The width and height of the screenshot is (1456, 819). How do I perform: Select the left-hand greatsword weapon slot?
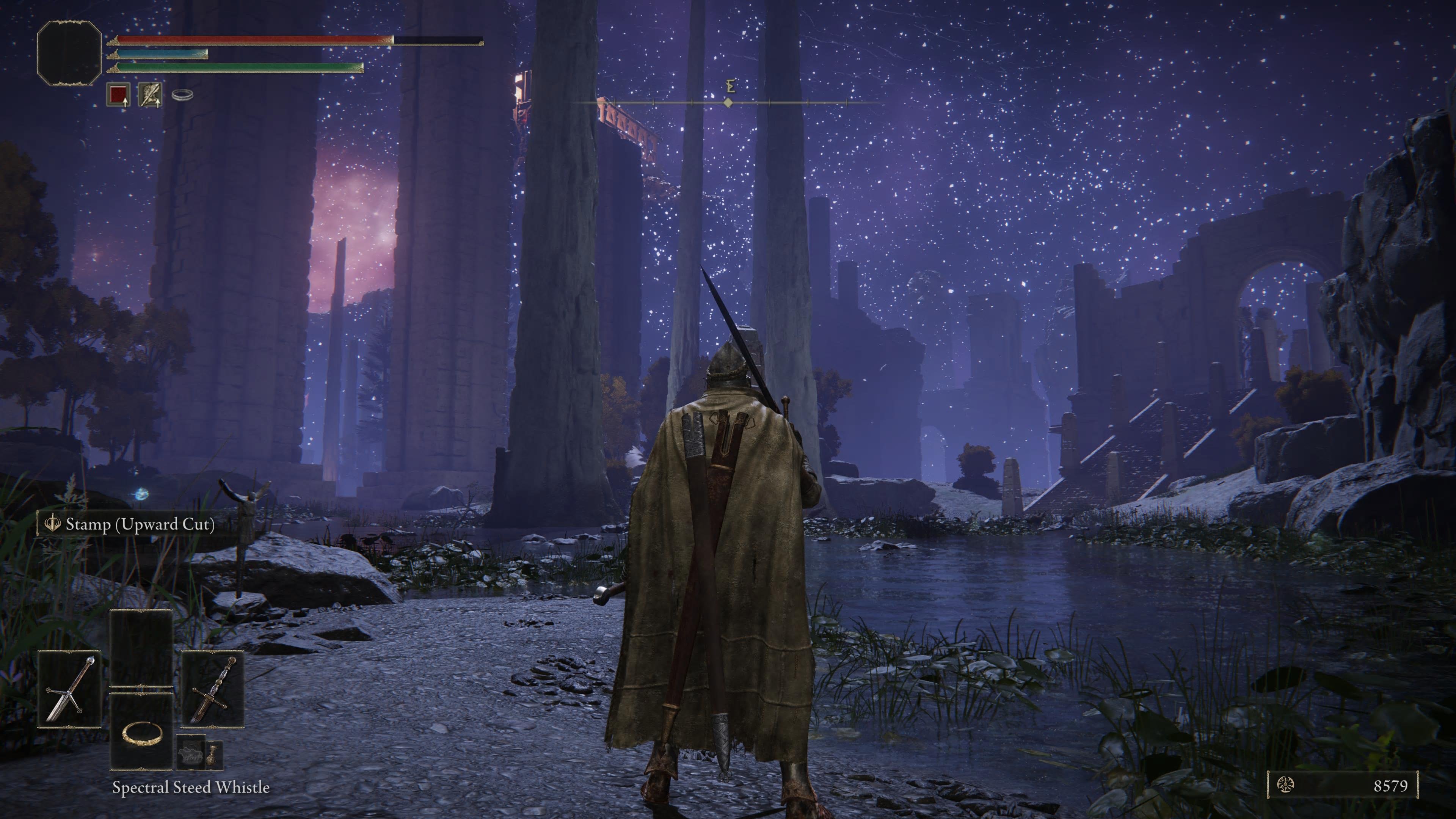(69, 689)
